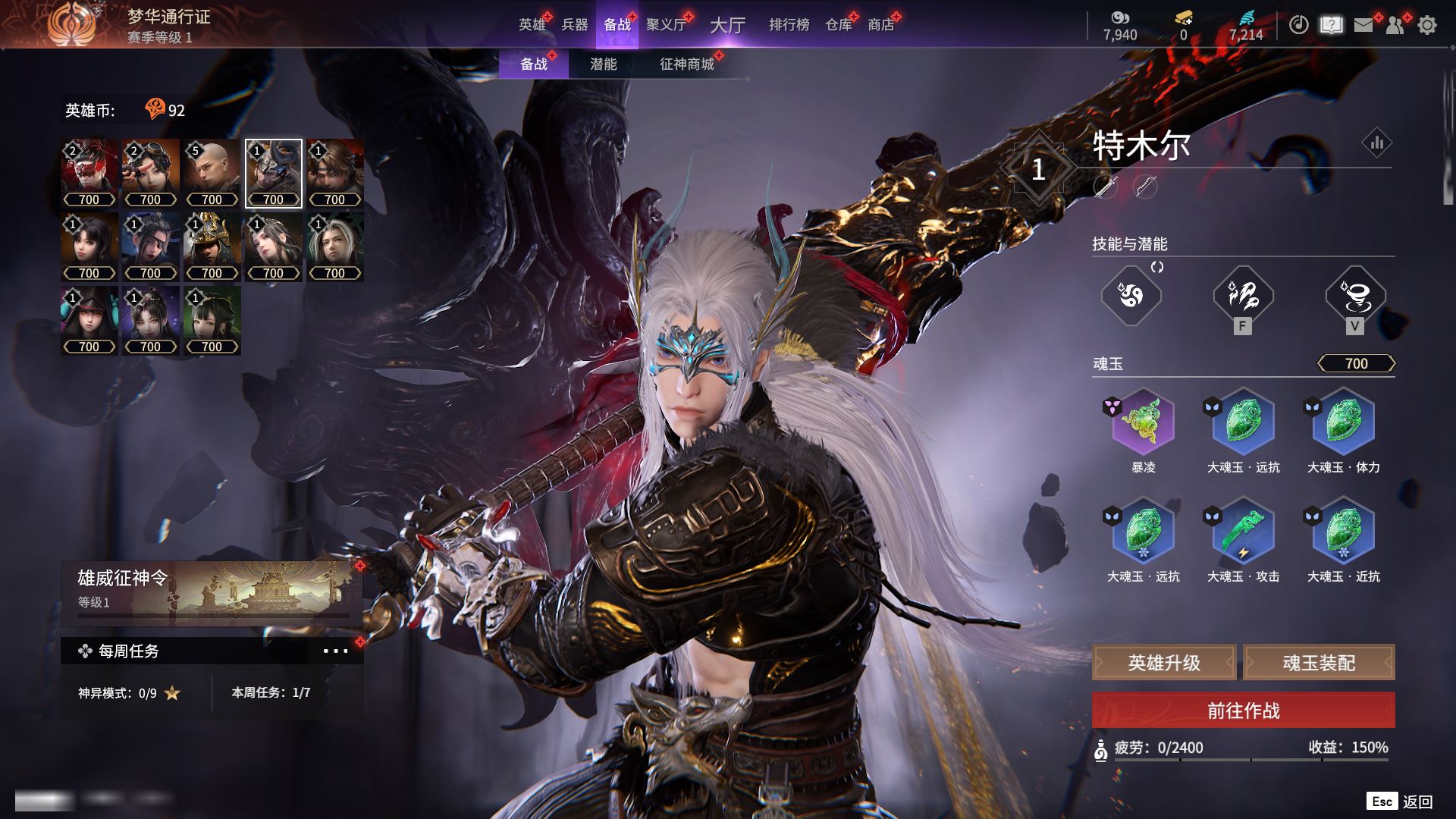Open the 仓库 warehouse

pos(839,25)
